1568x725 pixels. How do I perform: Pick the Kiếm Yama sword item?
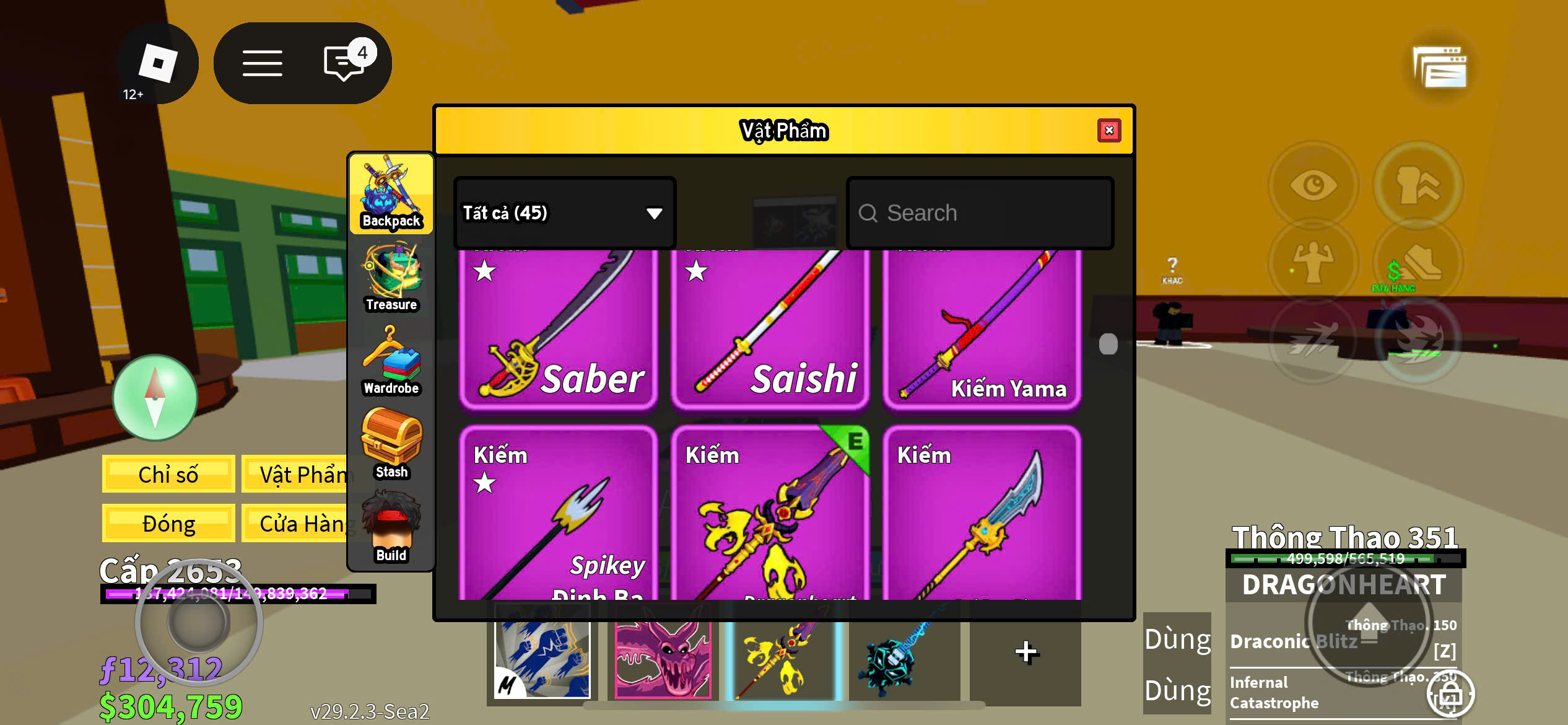(982, 328)
